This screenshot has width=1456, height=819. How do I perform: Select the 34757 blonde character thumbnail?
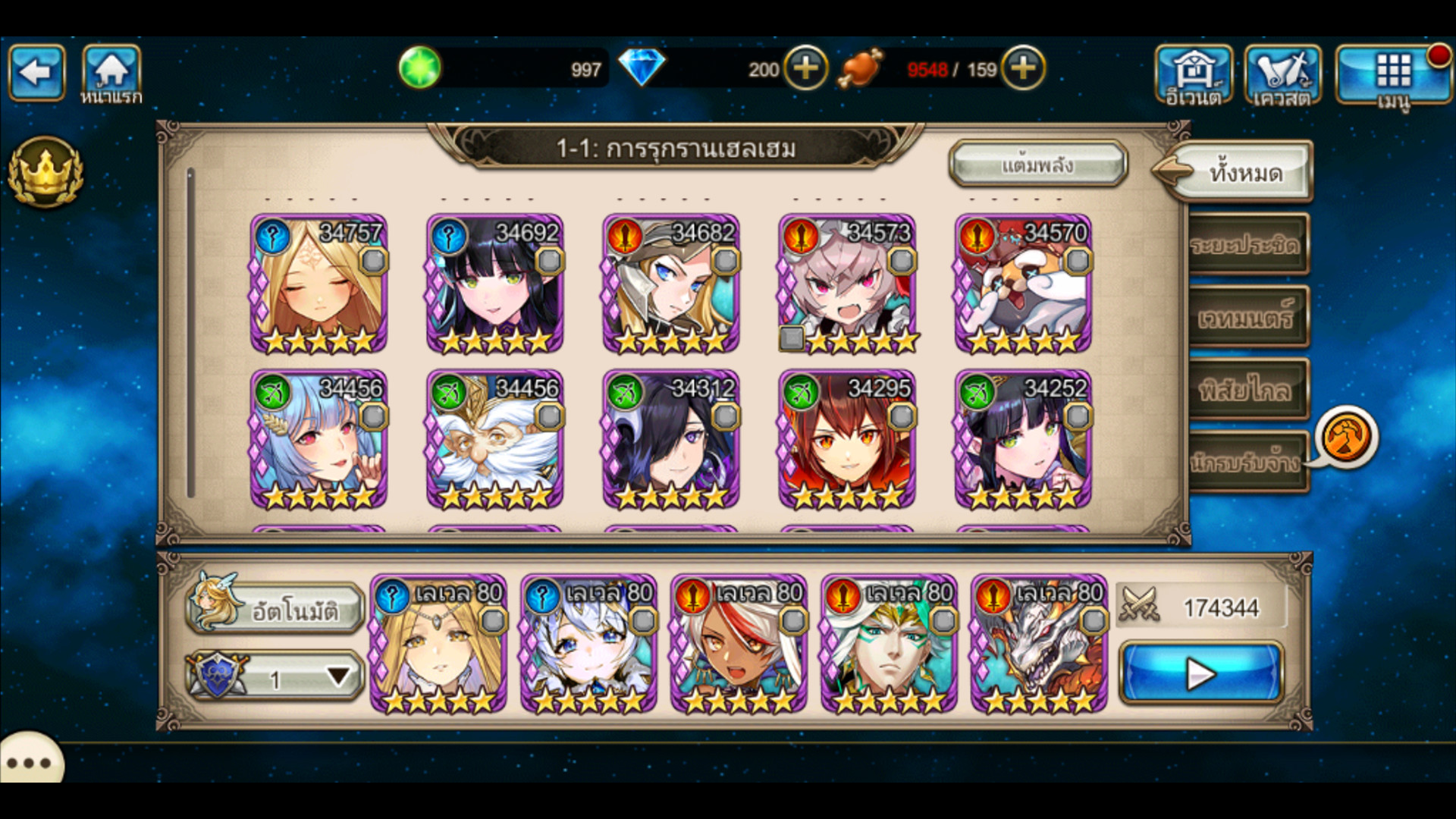[x=322, y=288]
